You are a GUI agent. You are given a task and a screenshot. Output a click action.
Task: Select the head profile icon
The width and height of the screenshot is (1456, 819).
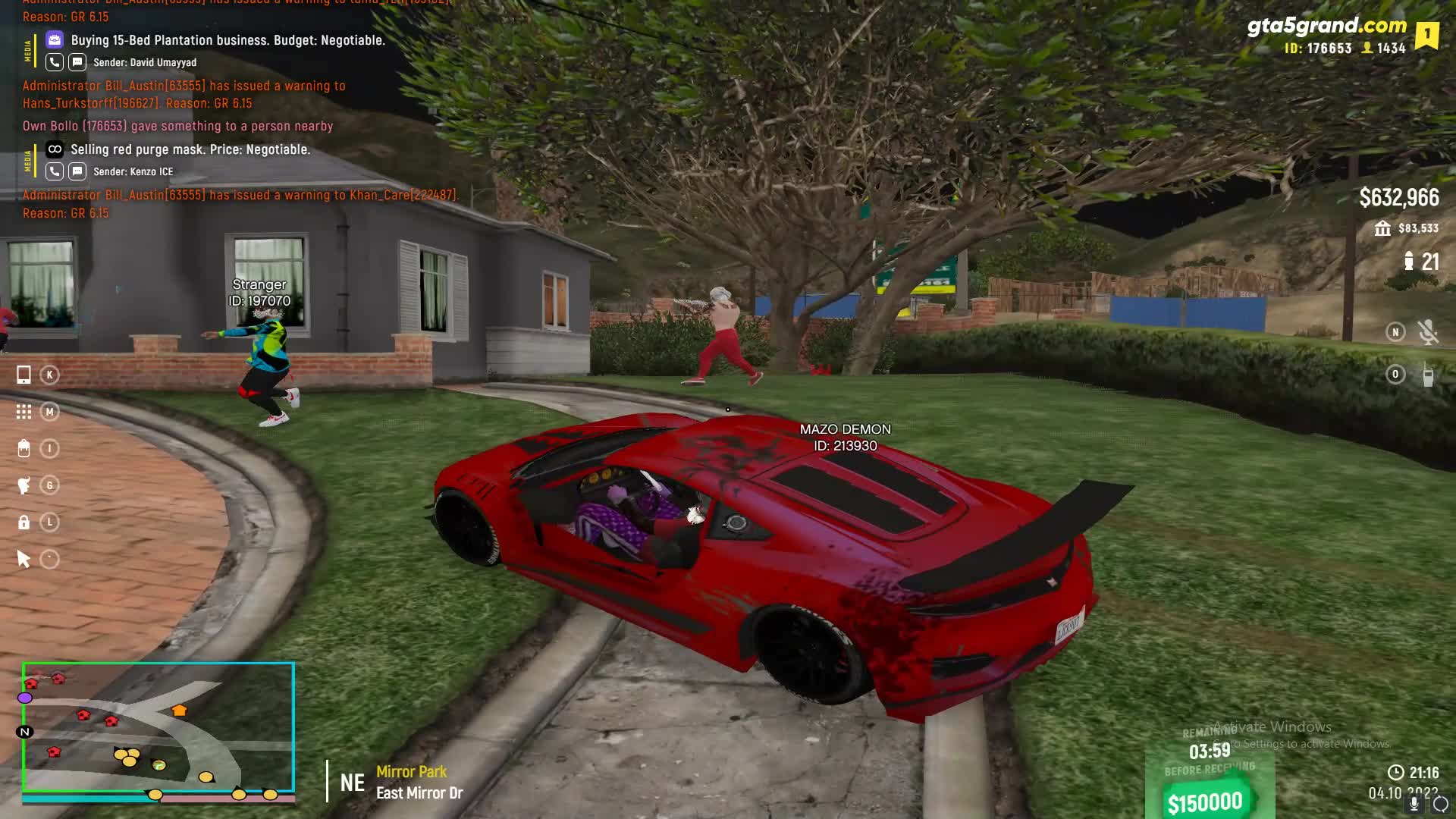tap(24, 485)
